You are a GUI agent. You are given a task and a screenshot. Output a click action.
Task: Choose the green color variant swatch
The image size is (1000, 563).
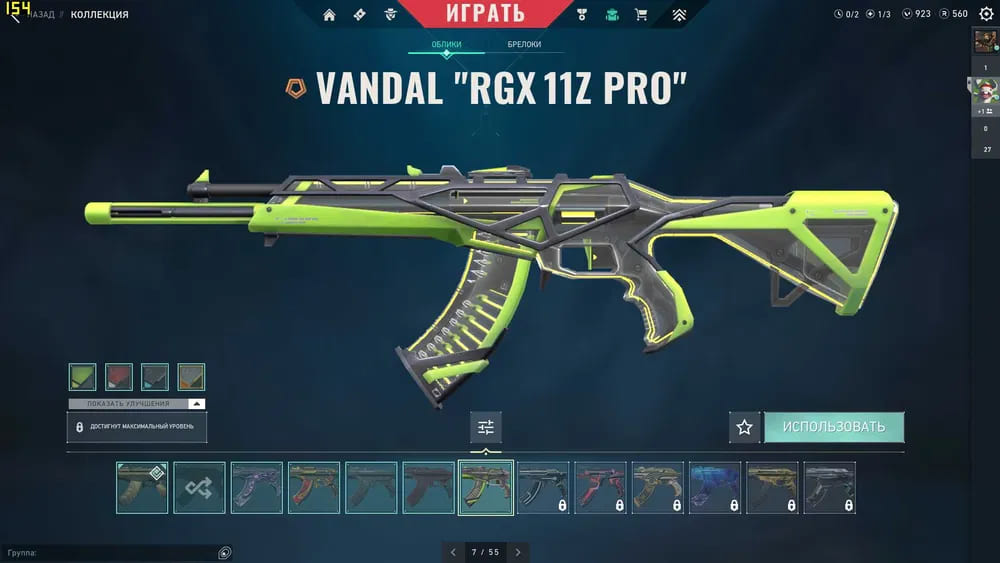point(83,377)
